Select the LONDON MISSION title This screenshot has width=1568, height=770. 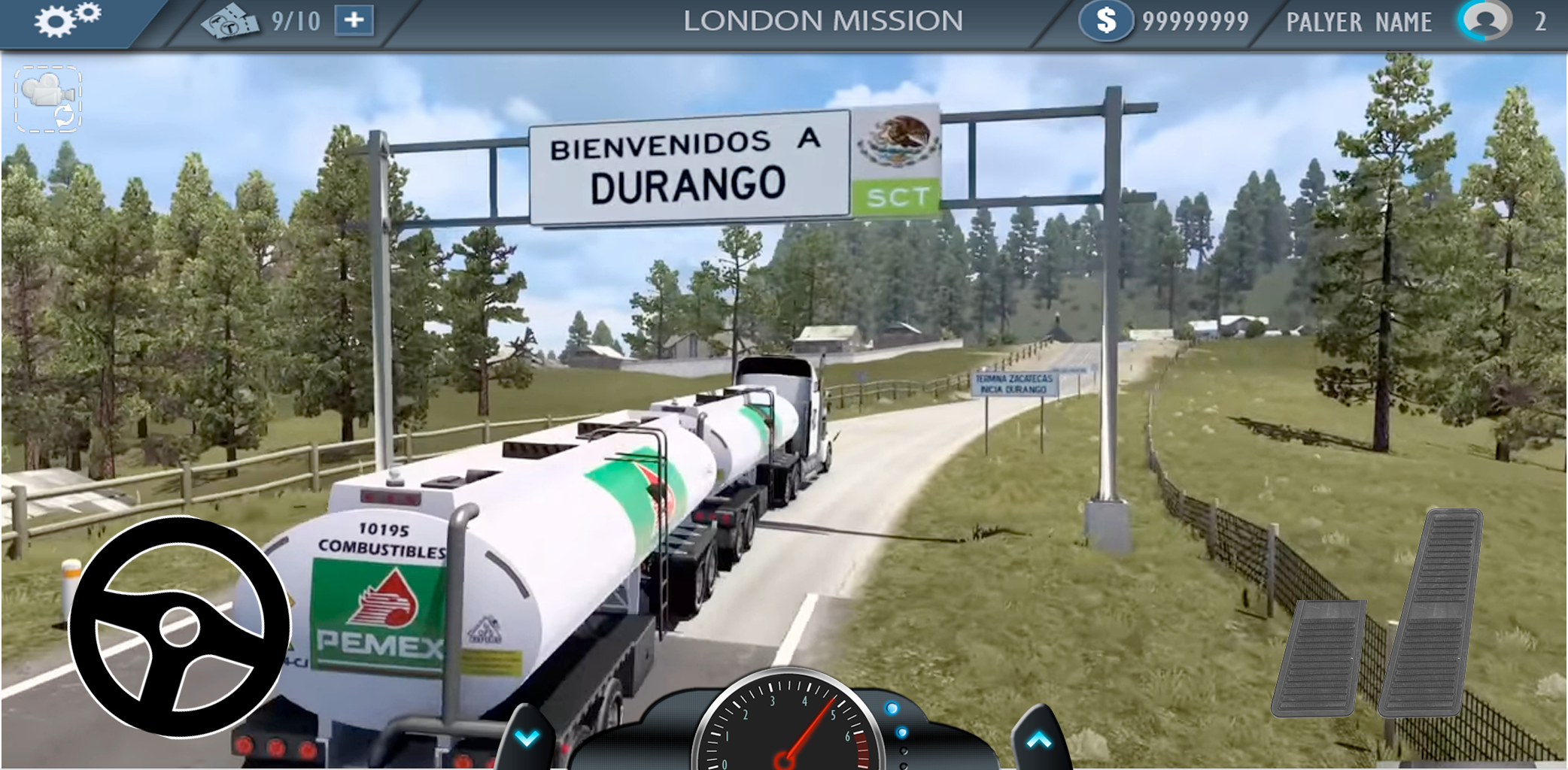825,20
